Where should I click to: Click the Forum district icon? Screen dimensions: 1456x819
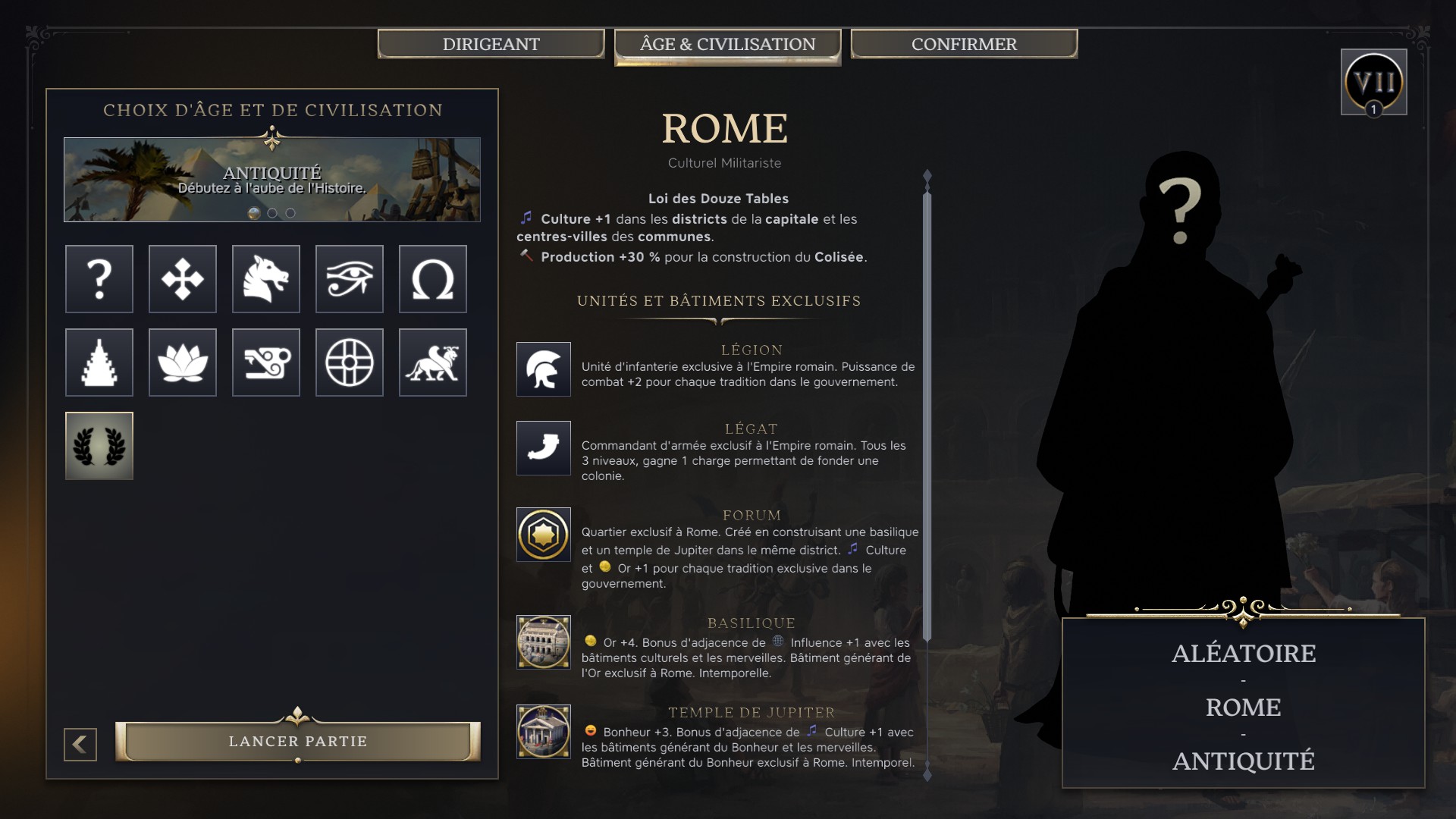543,535
